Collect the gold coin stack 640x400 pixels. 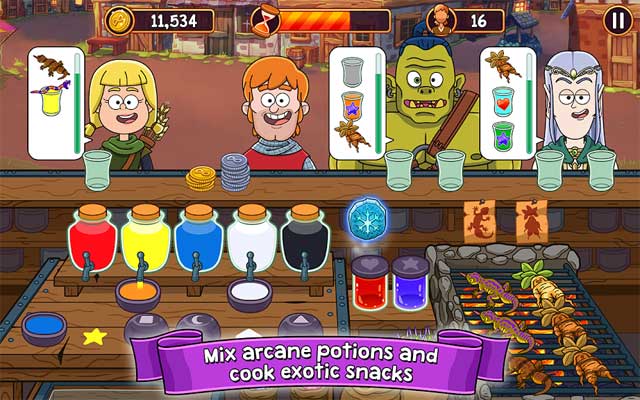(x=201, y=179)
